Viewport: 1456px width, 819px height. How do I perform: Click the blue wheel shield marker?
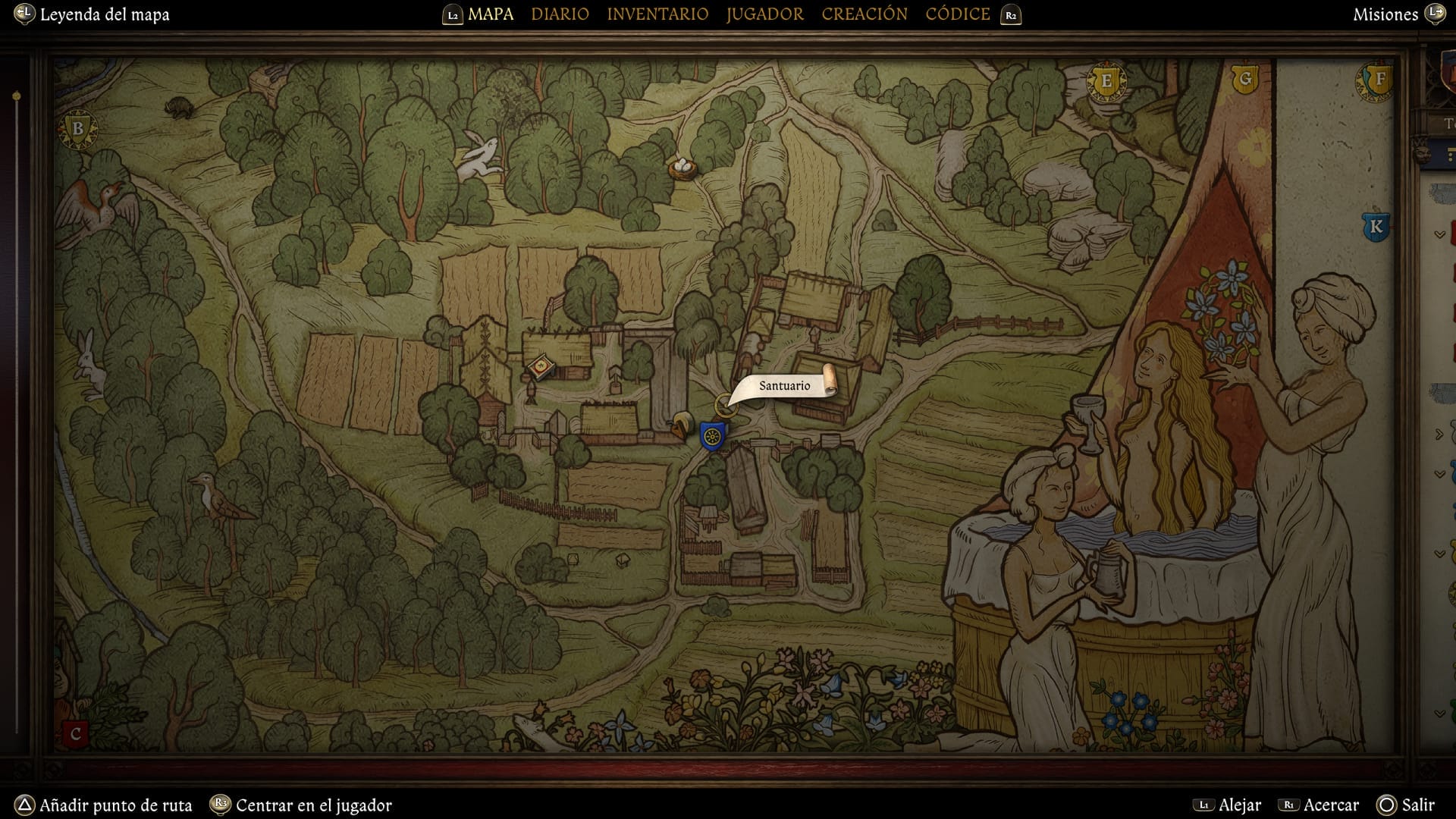pos(712,436)
